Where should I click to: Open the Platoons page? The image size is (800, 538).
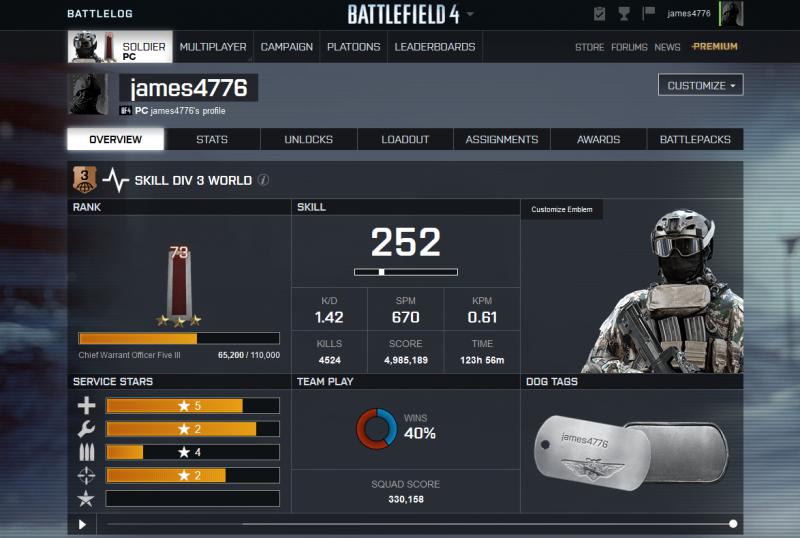coord(353,47)
